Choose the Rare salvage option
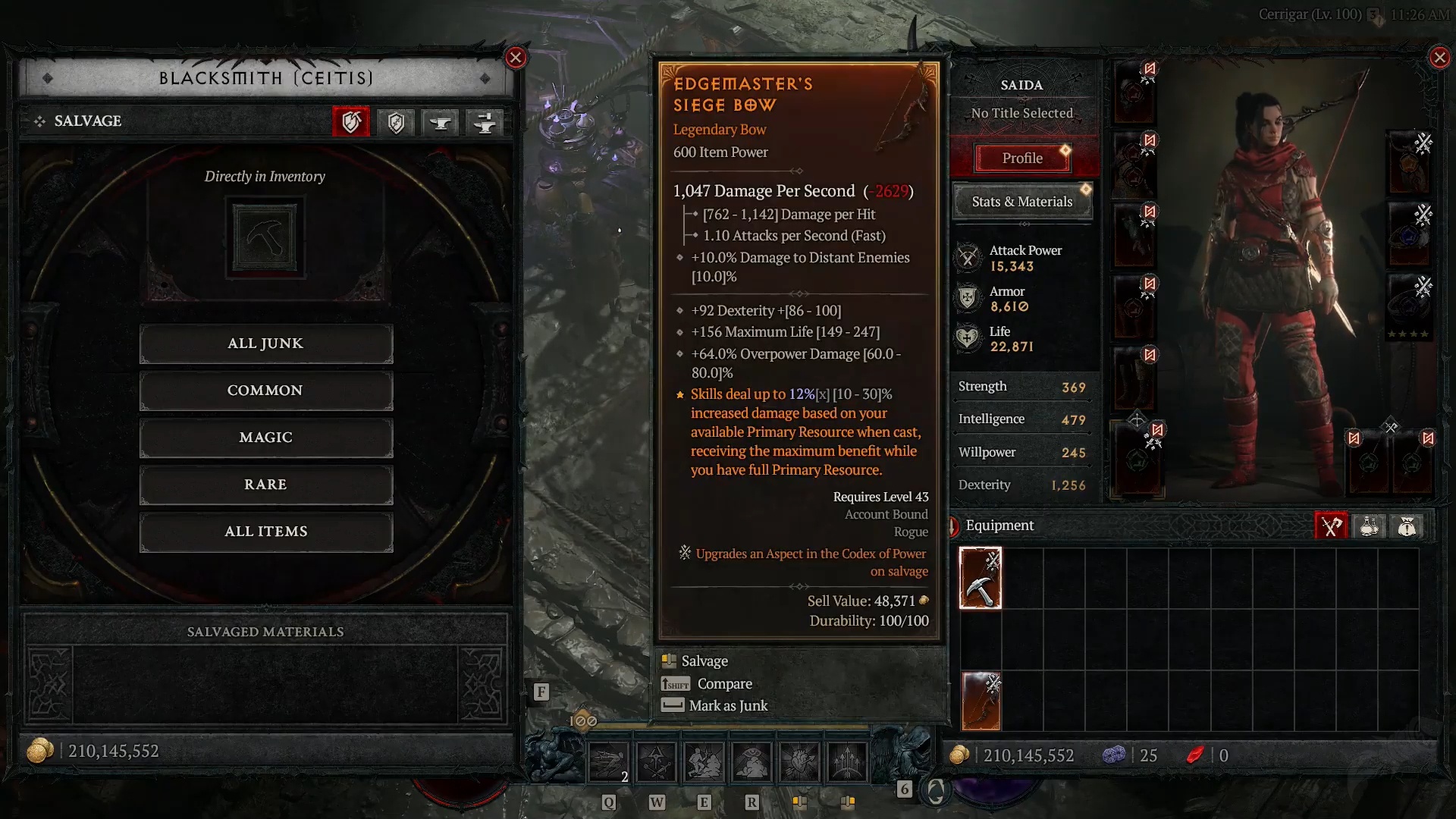This screenshot has height=819, width=1456. click(x=265, y=485)
